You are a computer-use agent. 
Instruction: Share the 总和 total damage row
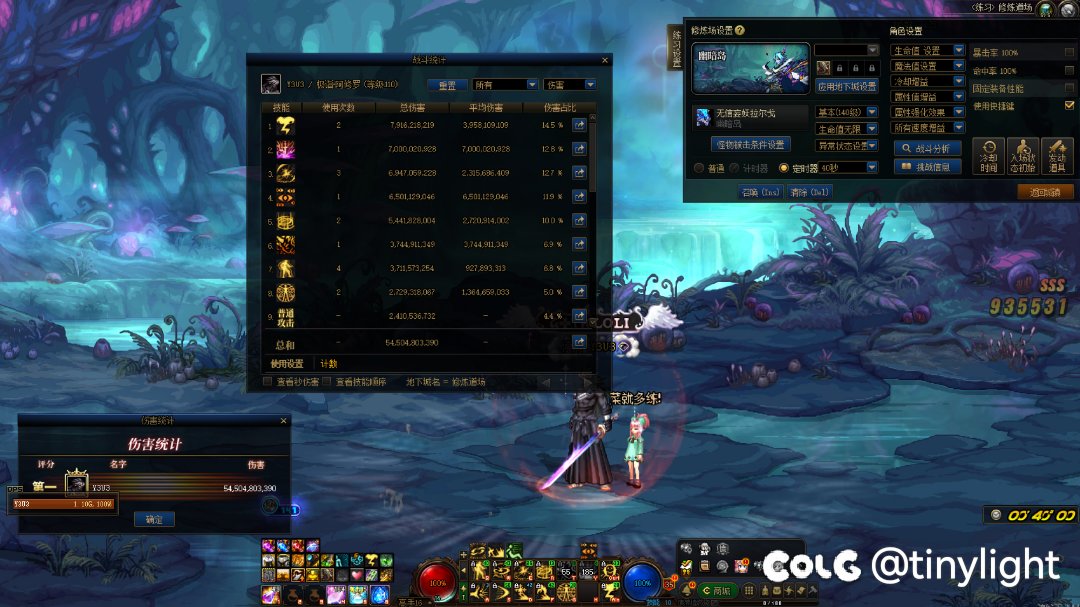click(579, 343)
